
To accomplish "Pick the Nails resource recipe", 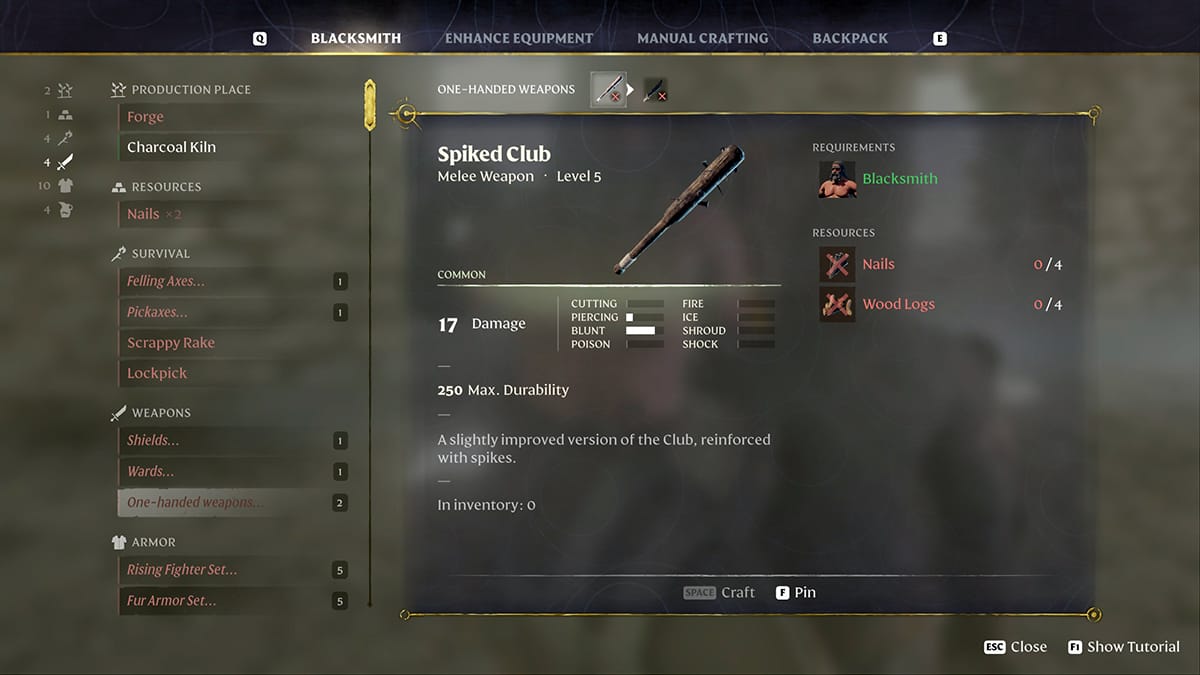I will click(144, 214).
